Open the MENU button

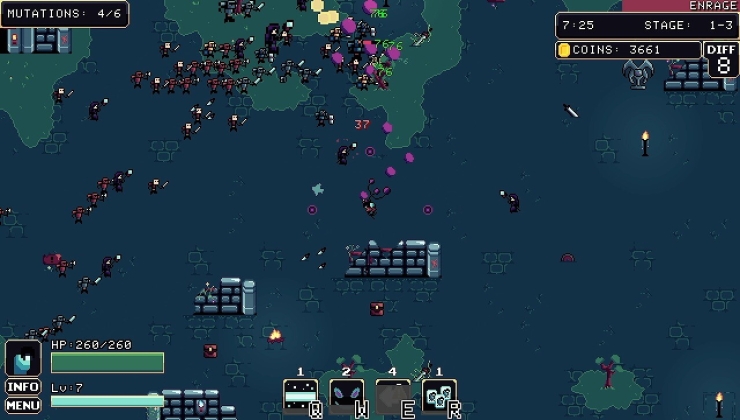tap(23, 405)
